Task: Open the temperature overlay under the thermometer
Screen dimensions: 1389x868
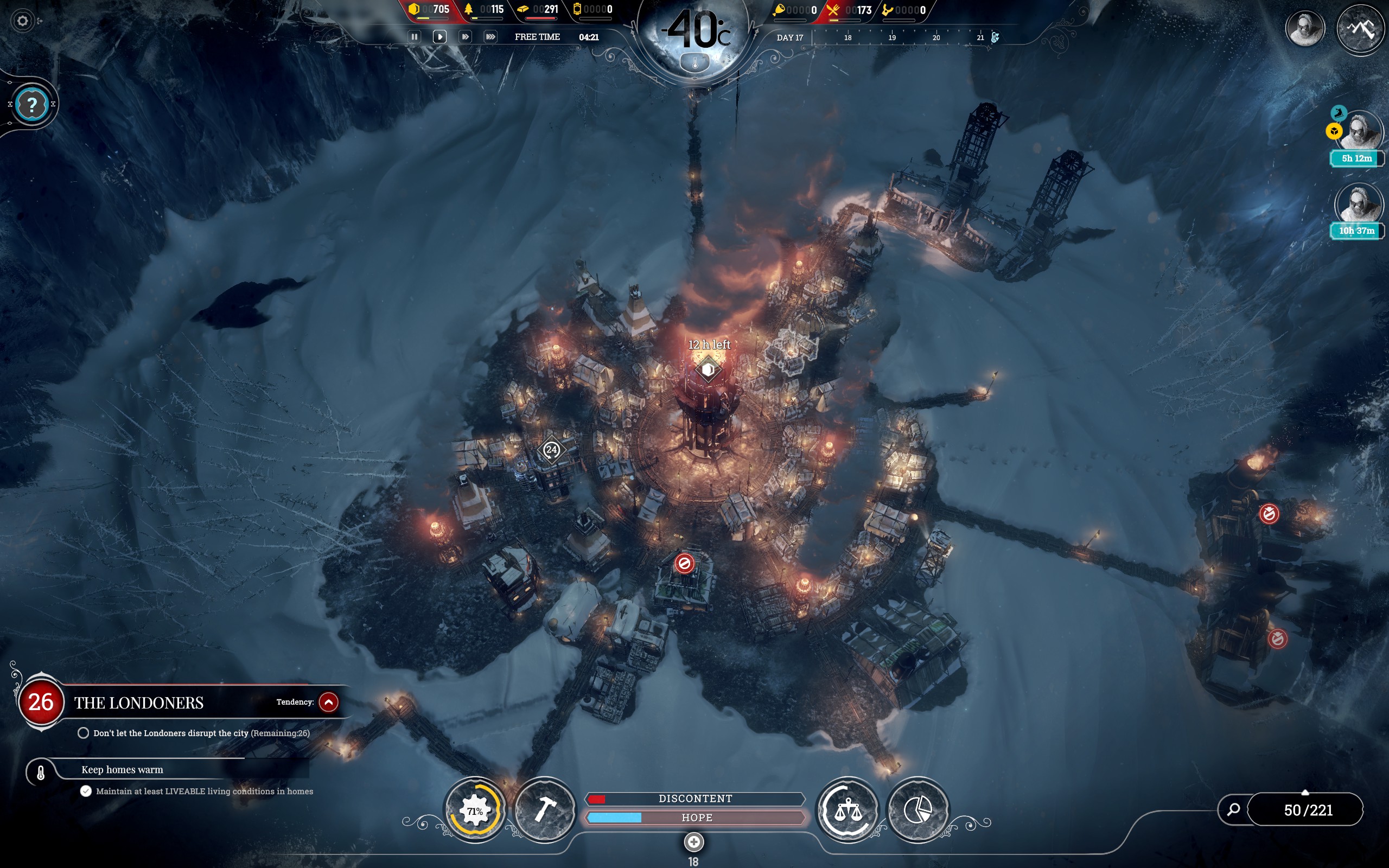Action: click(695, 63)
